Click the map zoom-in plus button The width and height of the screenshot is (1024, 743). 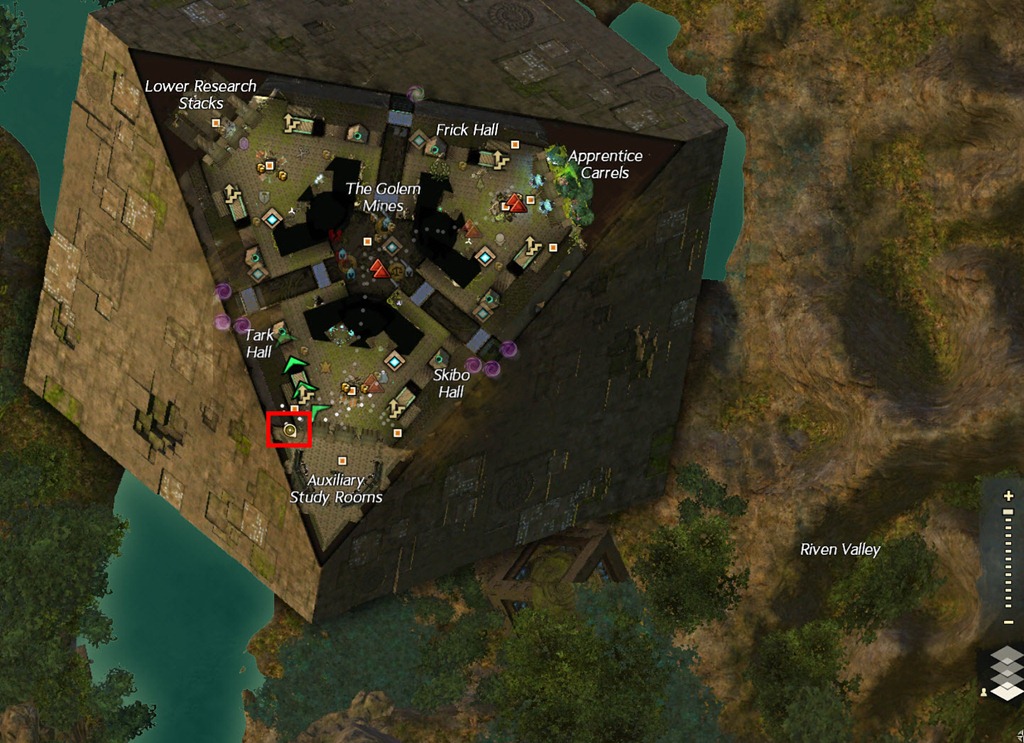[x=1008, y=496]
